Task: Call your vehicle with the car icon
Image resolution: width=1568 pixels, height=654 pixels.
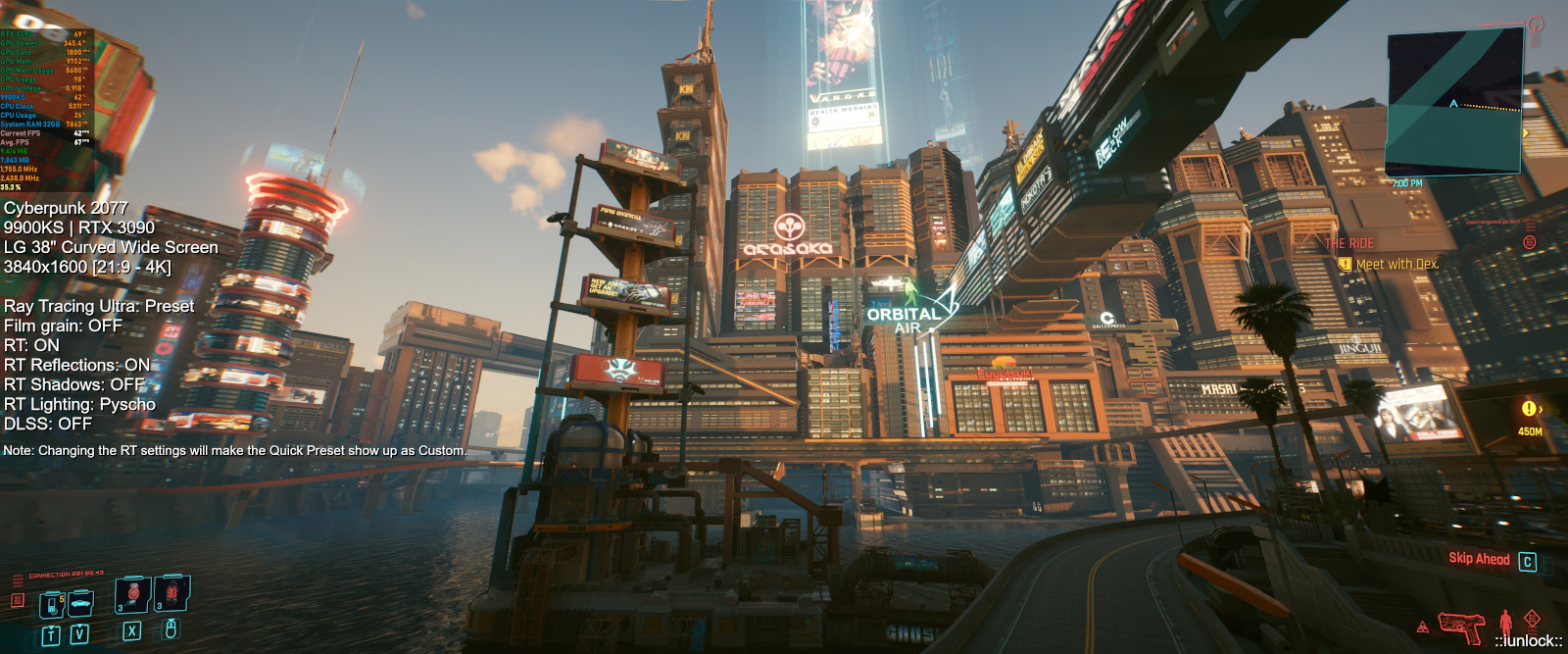Action: 80,601
